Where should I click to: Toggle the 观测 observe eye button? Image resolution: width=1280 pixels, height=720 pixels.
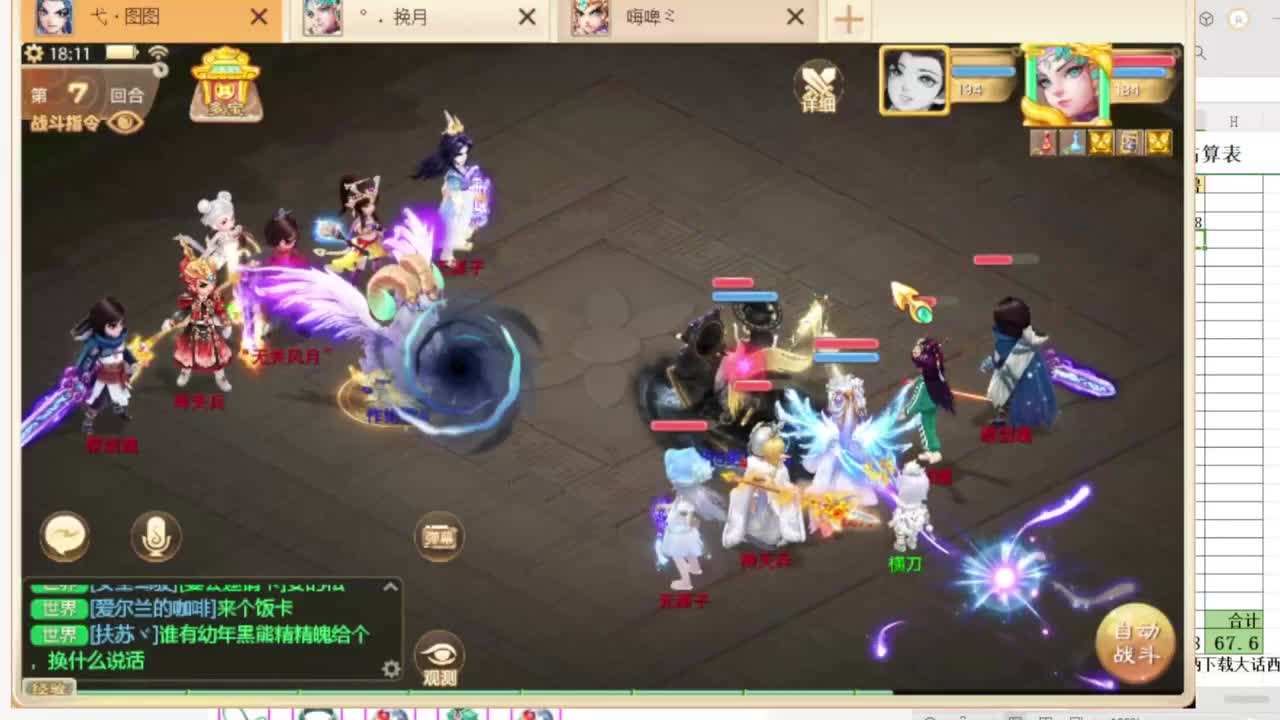point(440,655)
